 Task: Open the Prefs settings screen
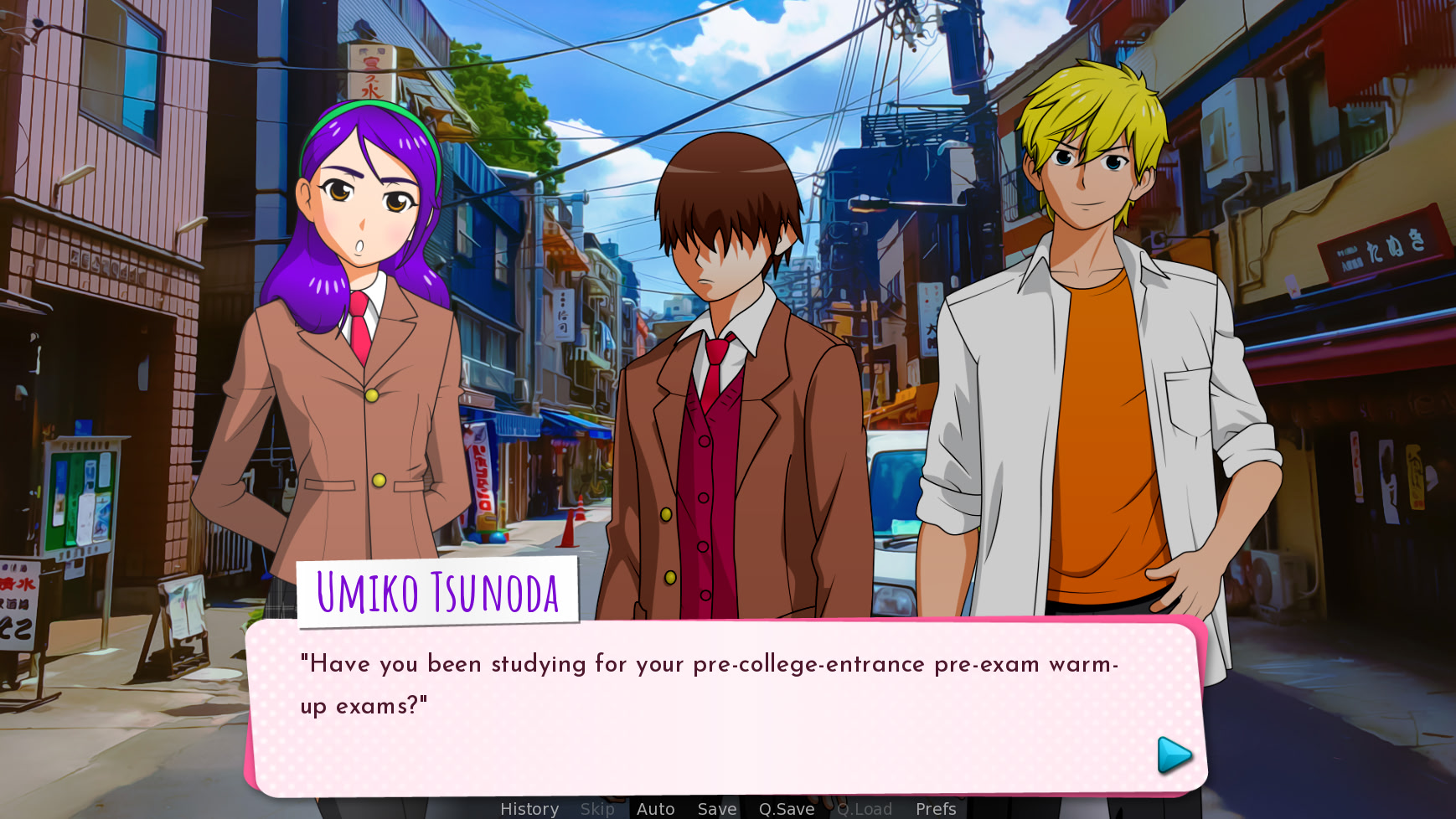pos(935,809)
